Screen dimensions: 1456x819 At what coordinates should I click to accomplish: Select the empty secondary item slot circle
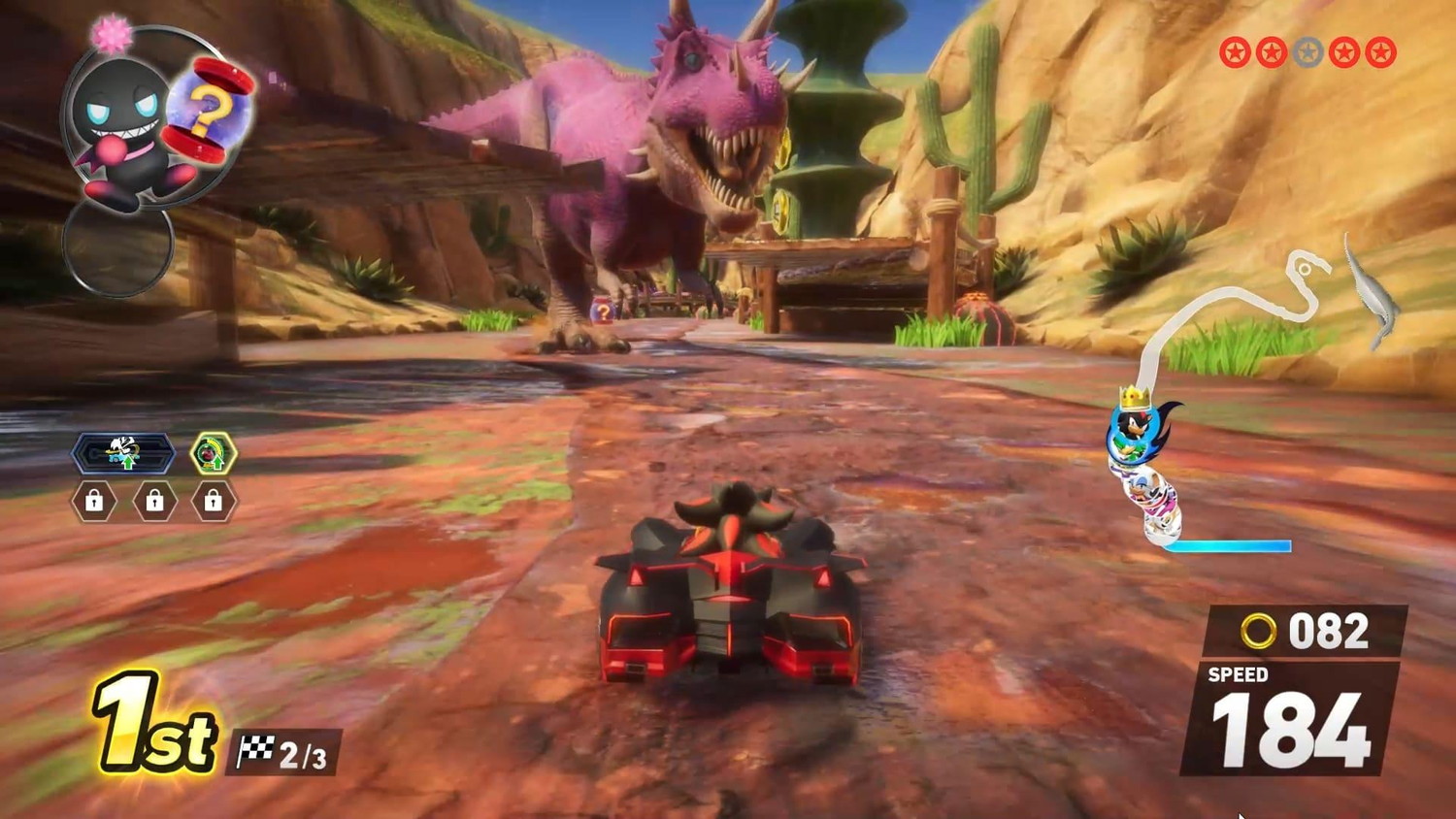[117, 246]
